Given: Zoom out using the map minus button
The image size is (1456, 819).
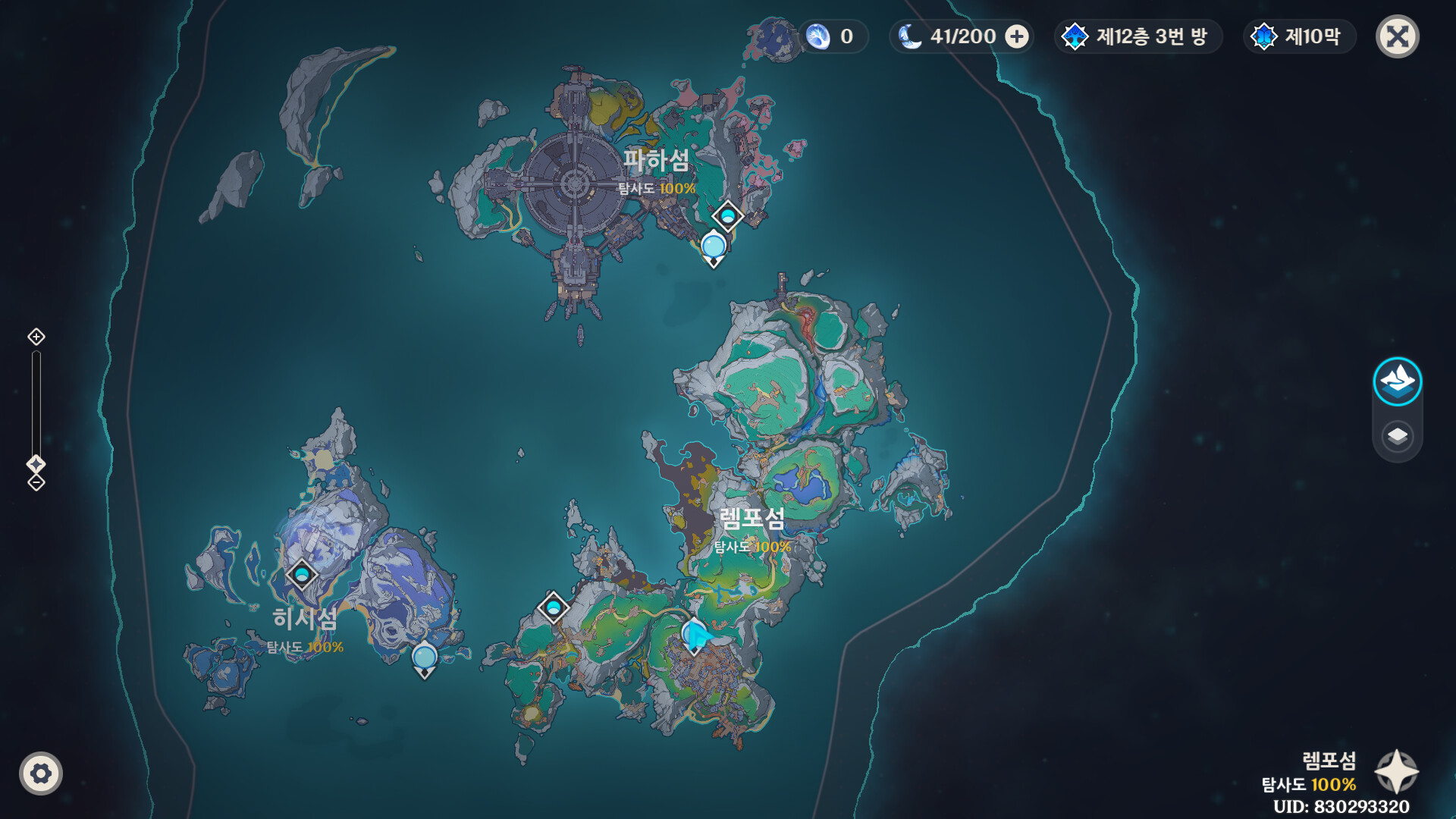Looking at the screenshot, I should 36,483.
